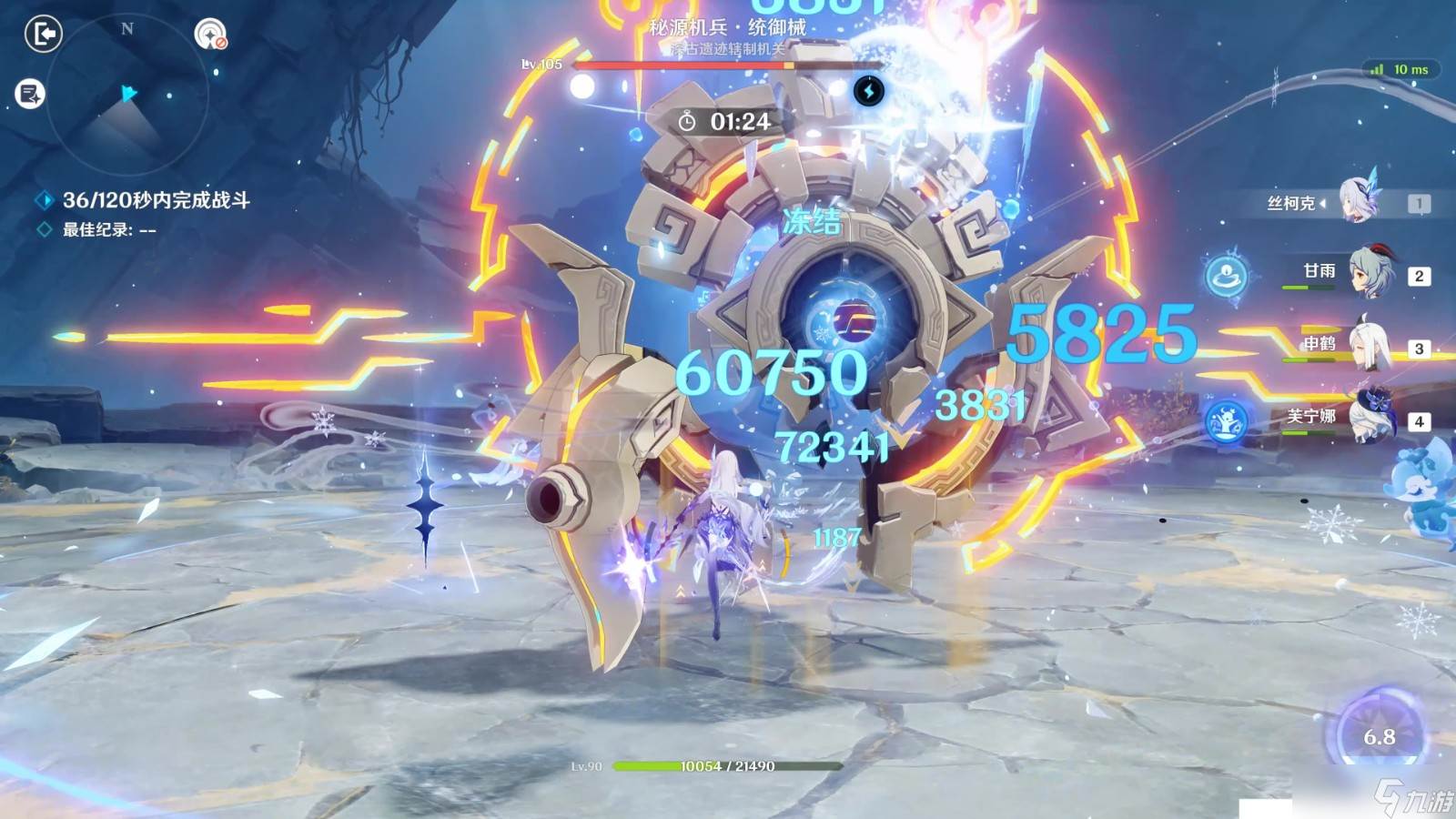
Task: Check the 10 ms network latency indicator
Action: 1401,69
